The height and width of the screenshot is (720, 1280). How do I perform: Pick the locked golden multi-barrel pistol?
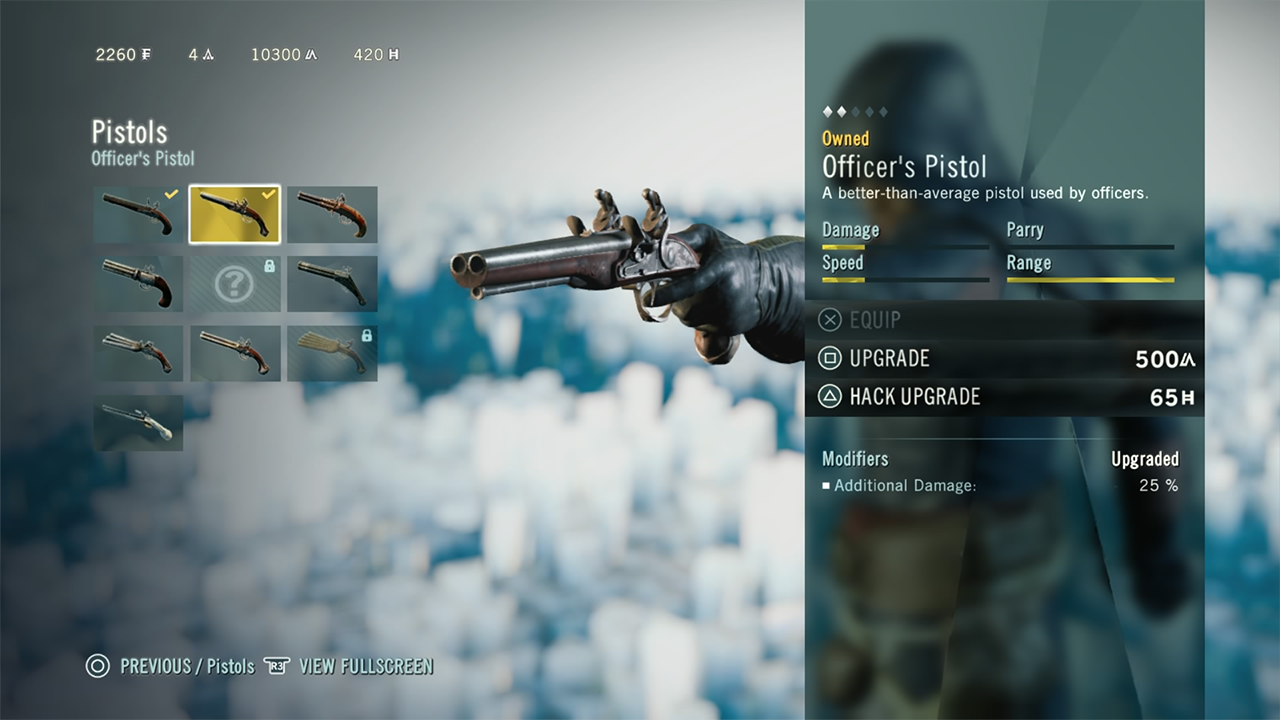pyautogui.click(x=332, y=353)
